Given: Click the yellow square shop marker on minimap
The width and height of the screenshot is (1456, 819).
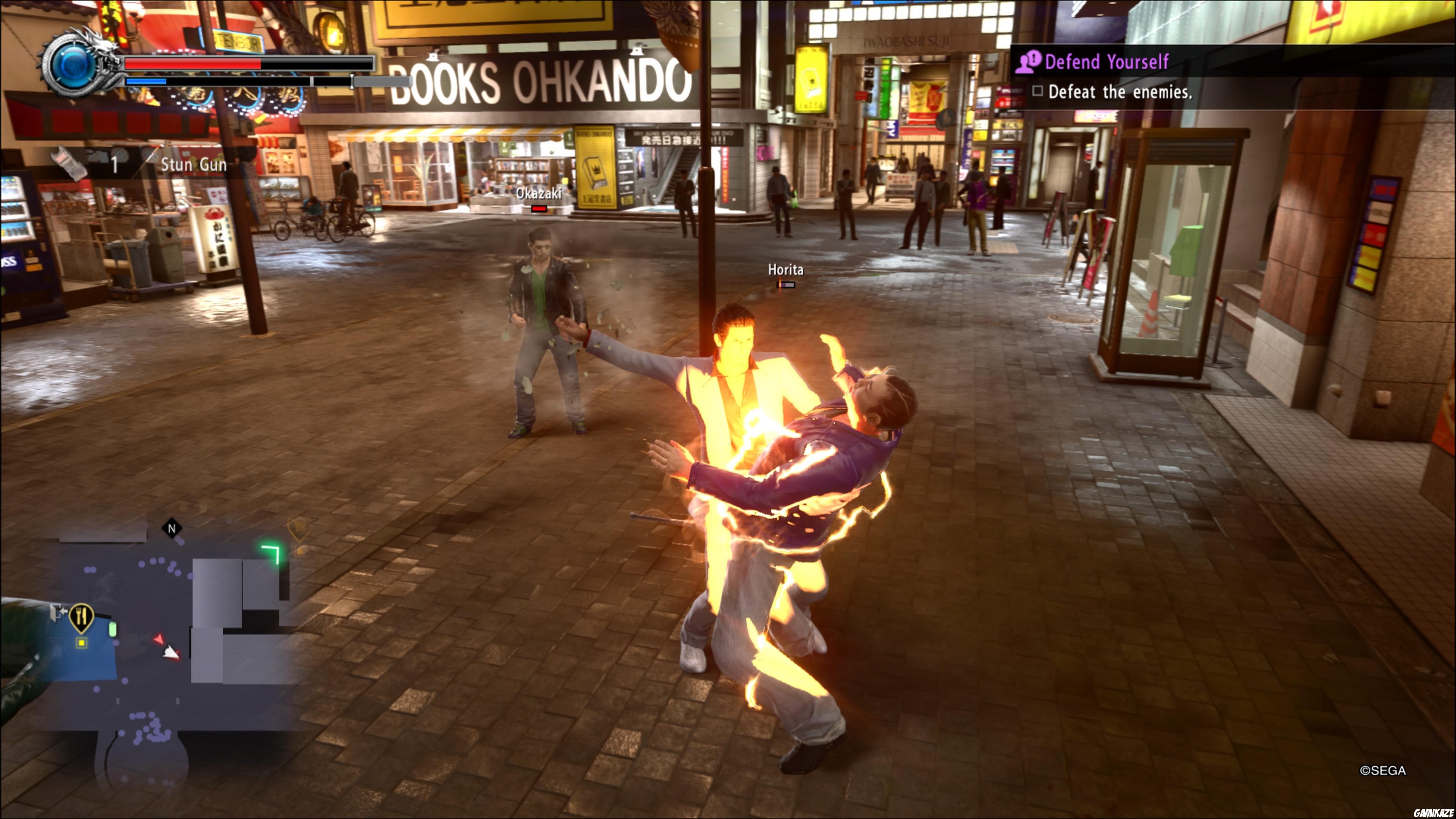Looking at the screenshot, I should point(82,643).
